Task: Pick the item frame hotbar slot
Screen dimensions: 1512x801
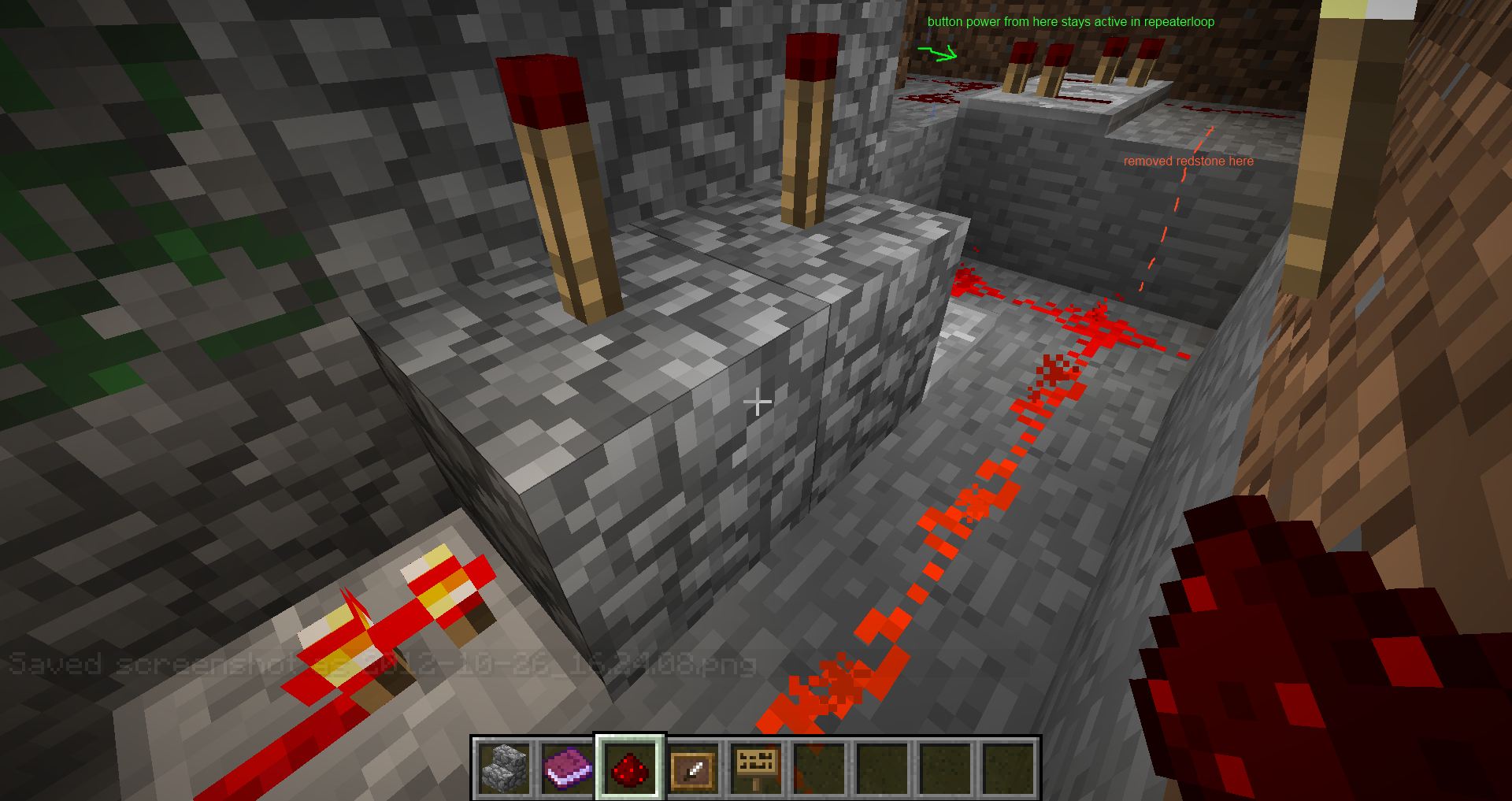Action: pos(693,768)
